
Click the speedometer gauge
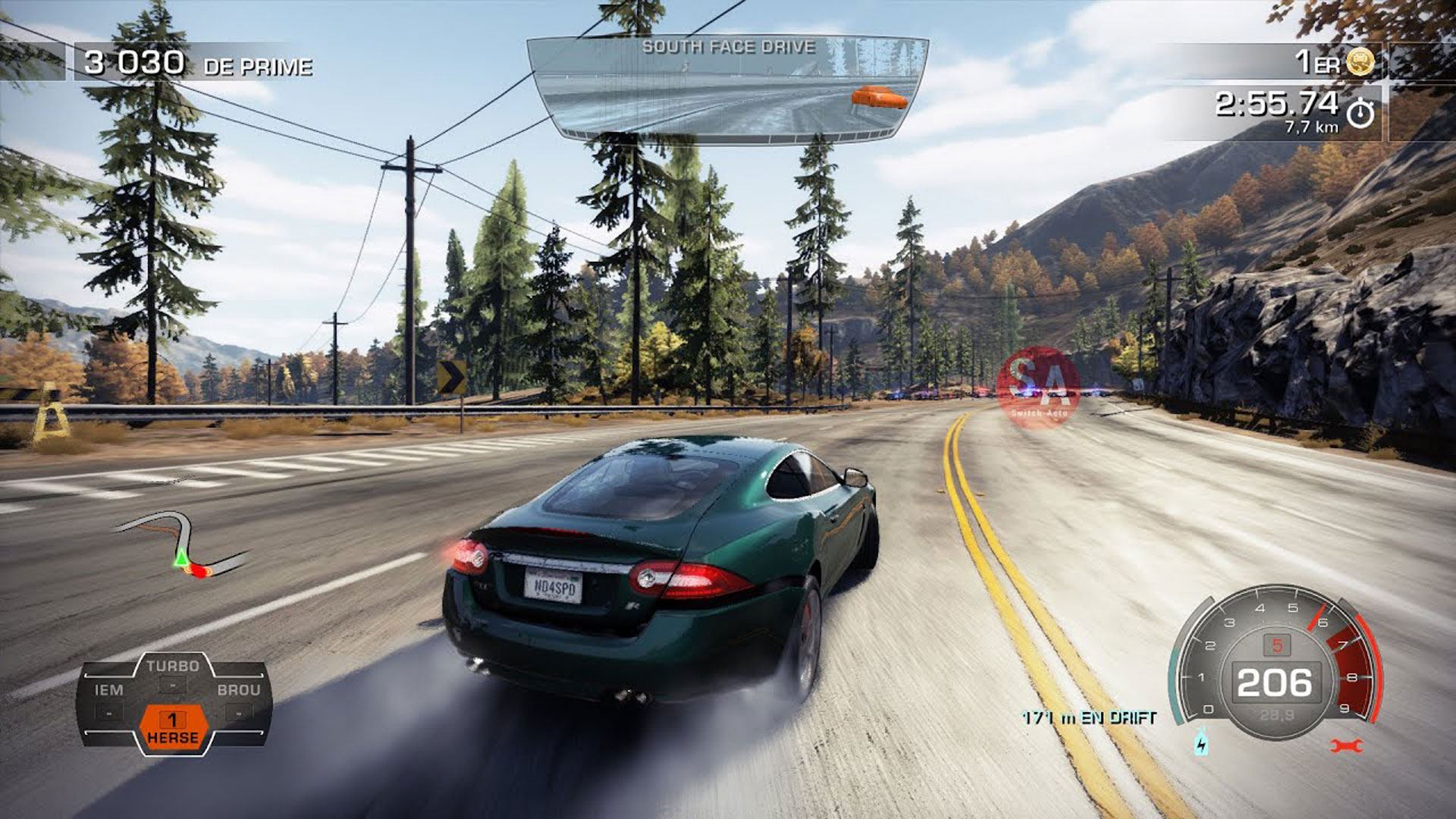(1276, 664)
